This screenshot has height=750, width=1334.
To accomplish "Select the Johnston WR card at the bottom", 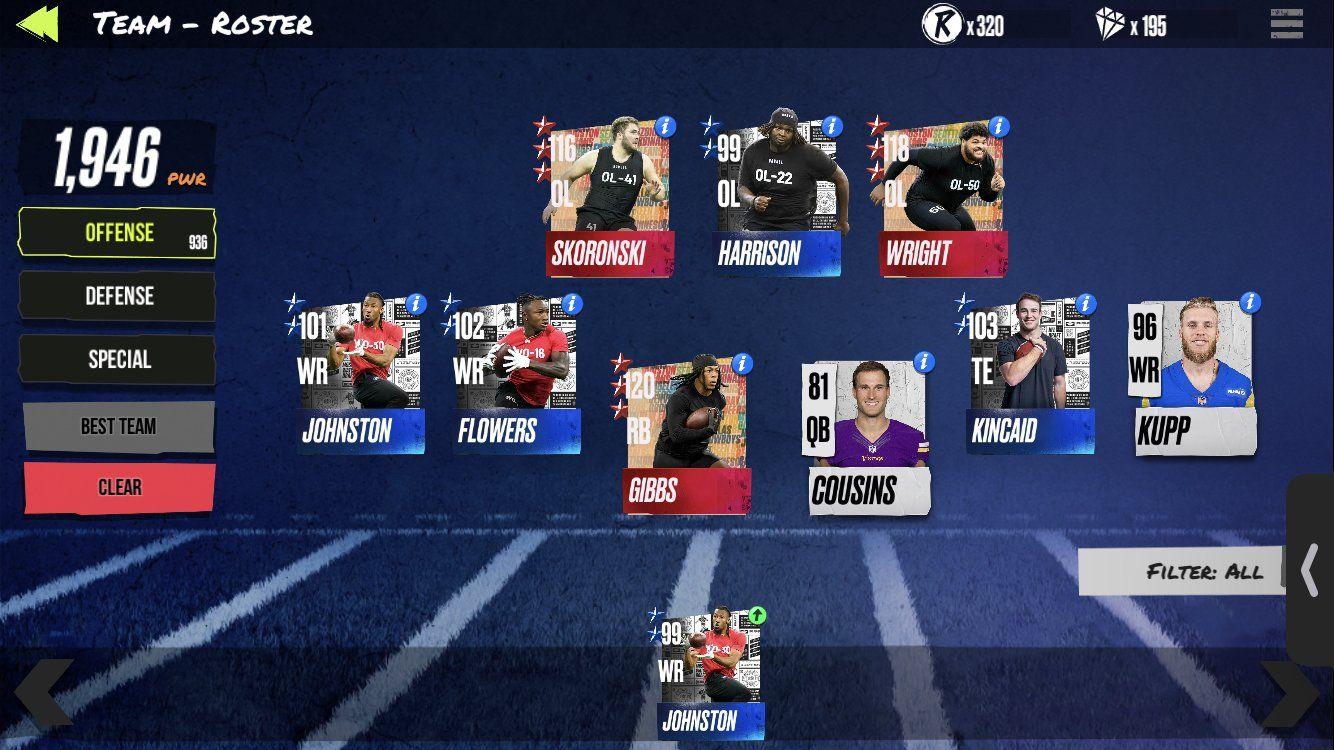I will 710,670.
